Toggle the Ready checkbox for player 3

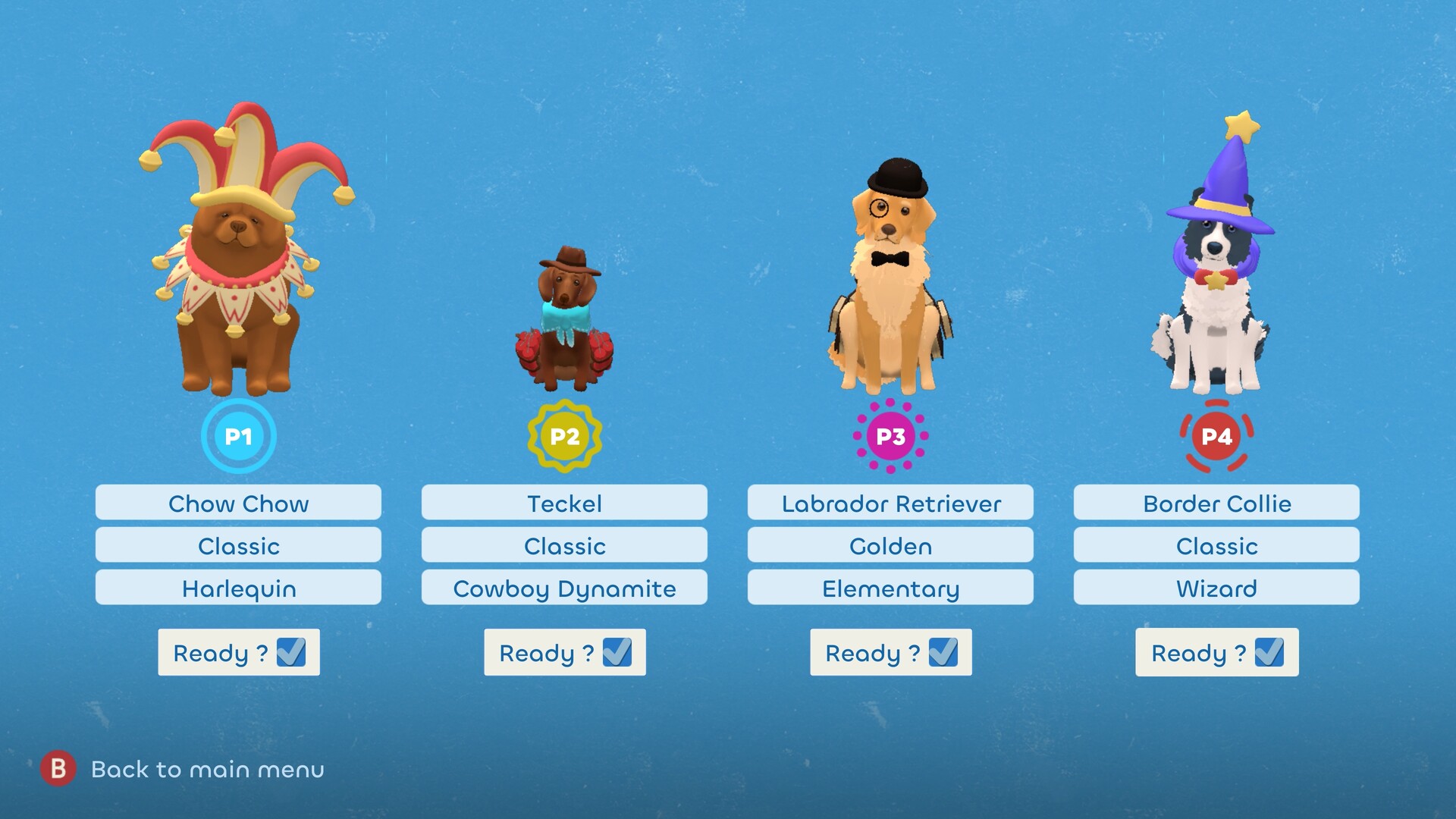click(943, 651)
